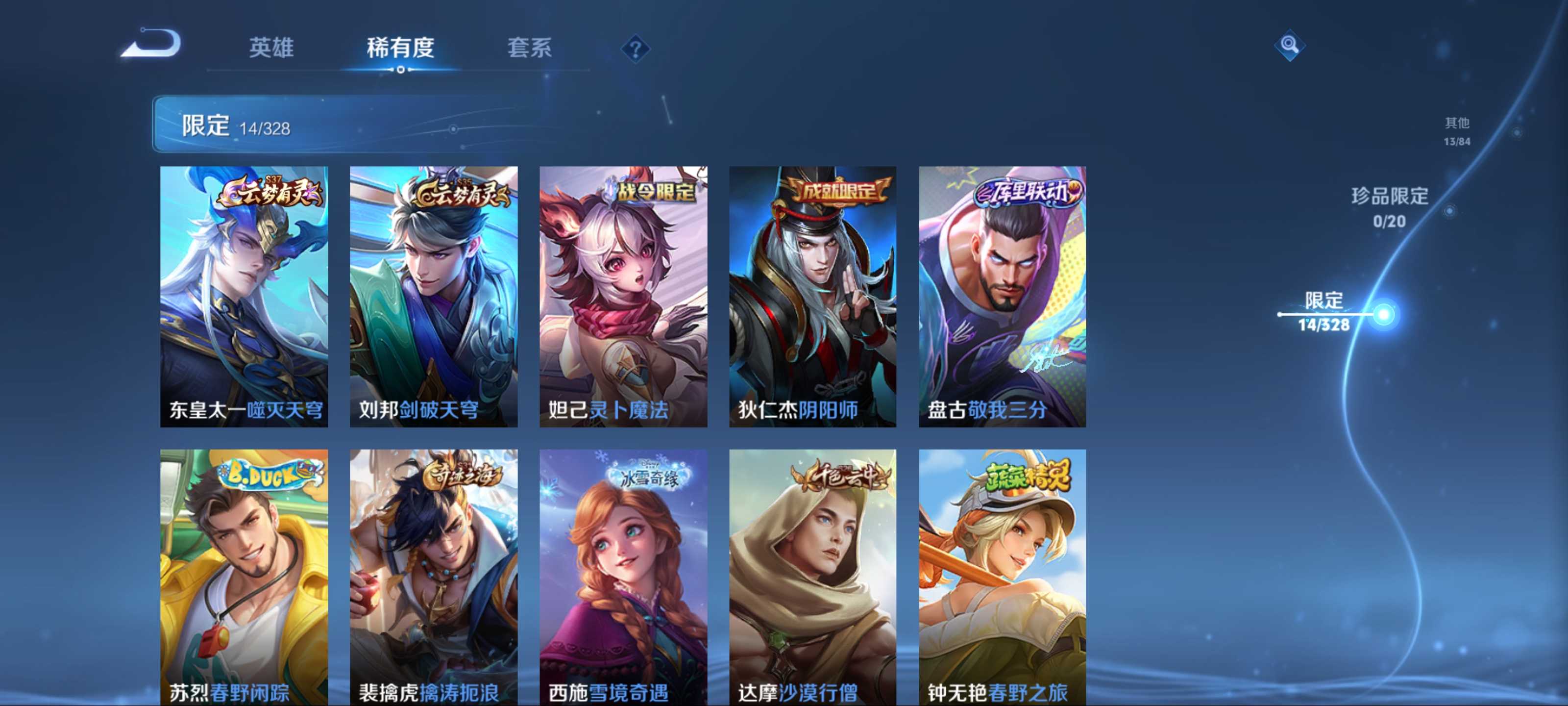Jump to the 其他 13/84 category
Screen dimensions: 1568x706
[x=1457, y=131]
